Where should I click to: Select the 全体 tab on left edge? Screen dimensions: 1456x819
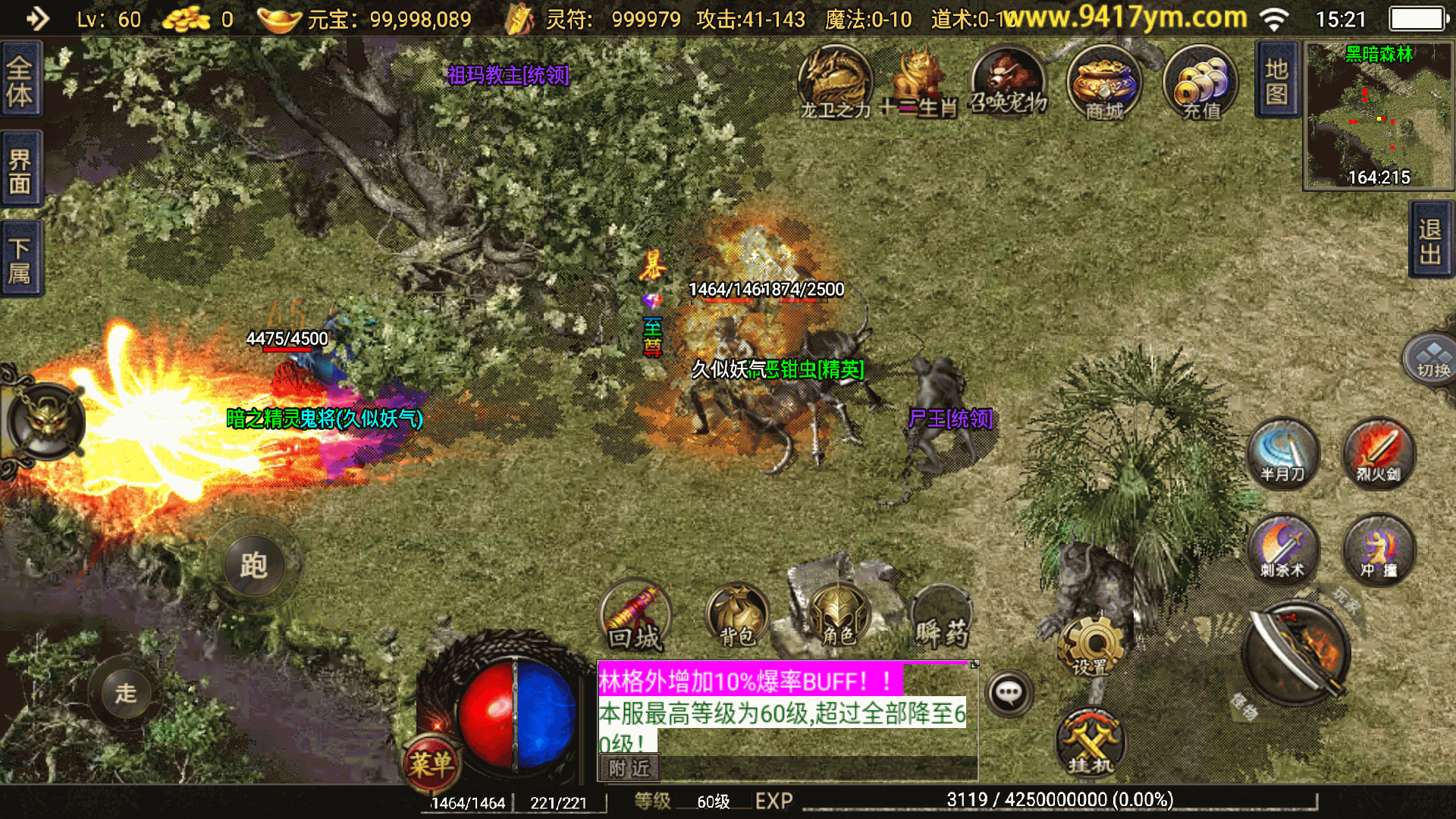pos(20,82)
